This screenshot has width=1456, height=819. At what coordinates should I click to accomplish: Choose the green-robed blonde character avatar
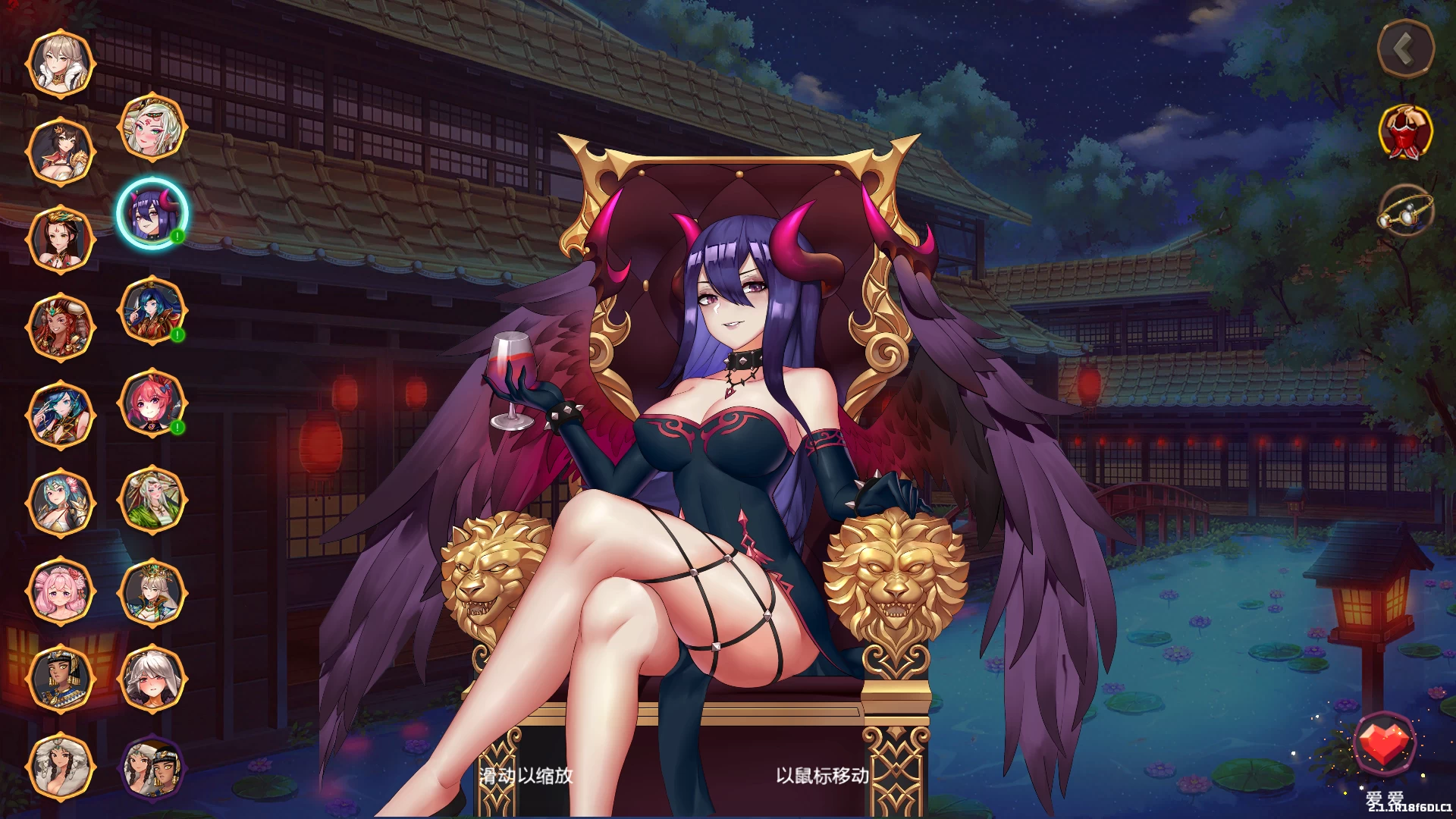point(155,500)
